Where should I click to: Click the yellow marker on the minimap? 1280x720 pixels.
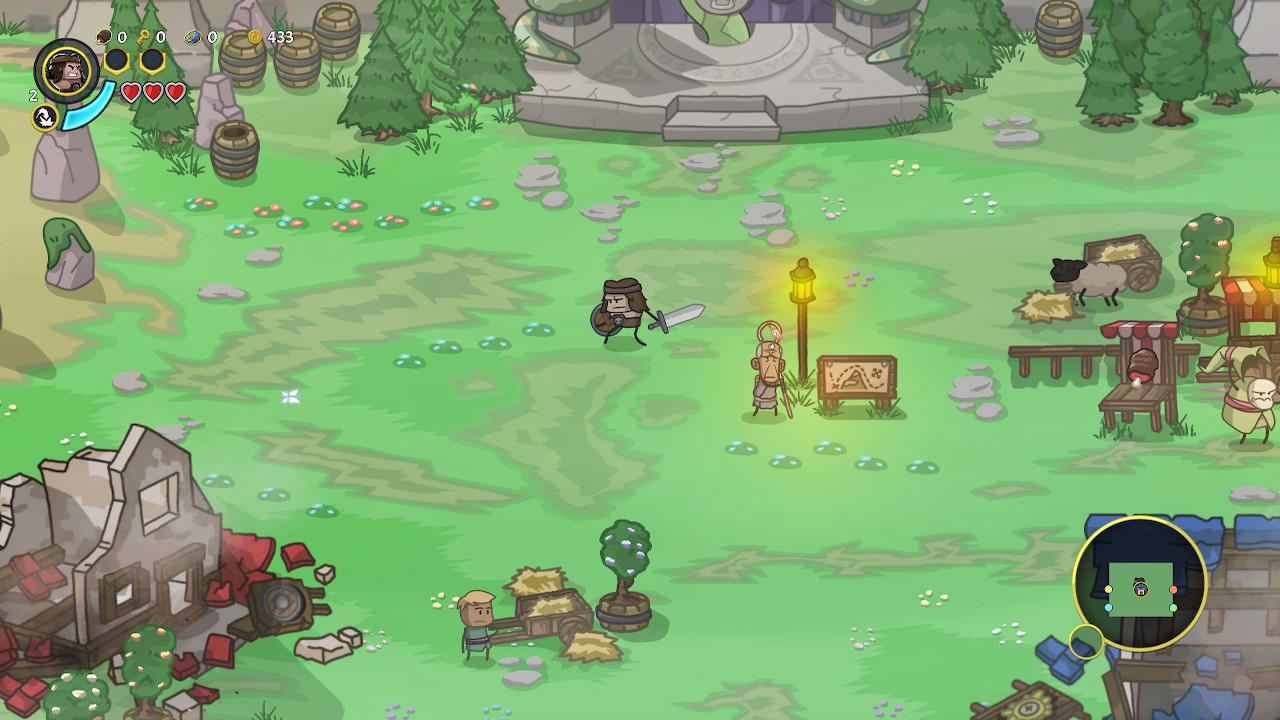(x=1108, y=590)
